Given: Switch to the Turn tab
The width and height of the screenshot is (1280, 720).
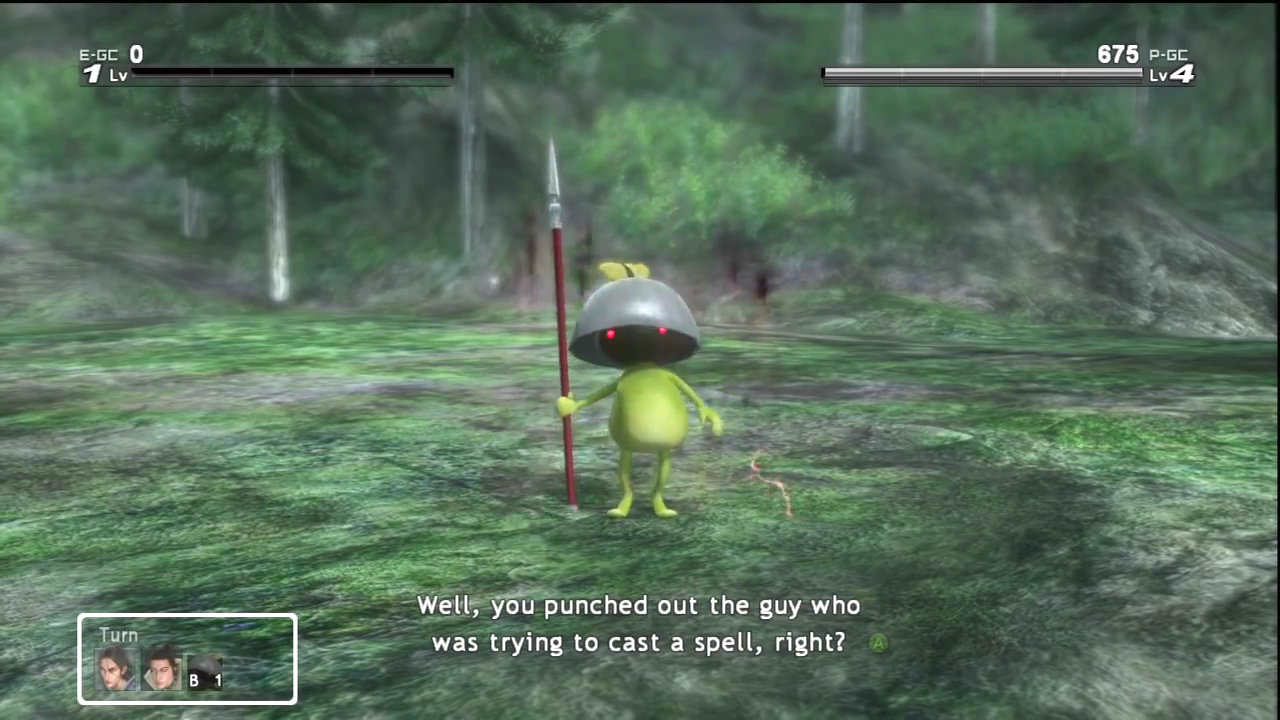Looking at the screenshot, I should pos(118,635).
